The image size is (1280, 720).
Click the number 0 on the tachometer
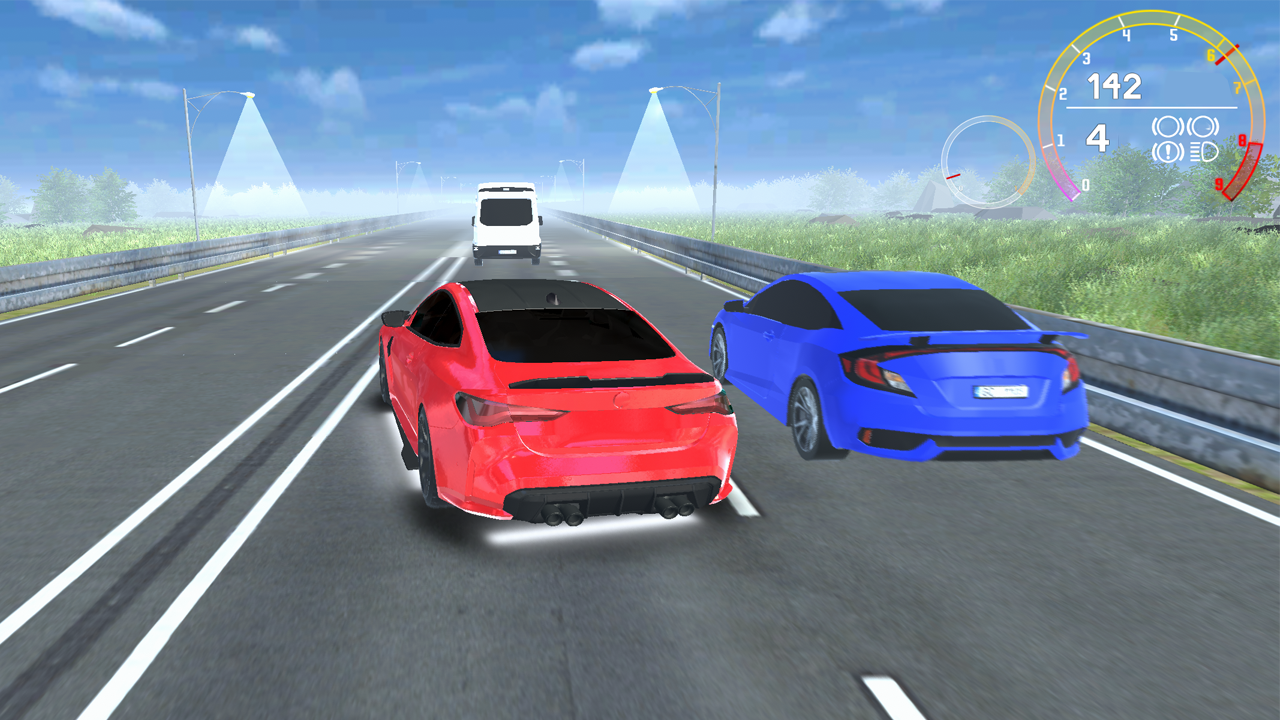tap(1086, 185)
